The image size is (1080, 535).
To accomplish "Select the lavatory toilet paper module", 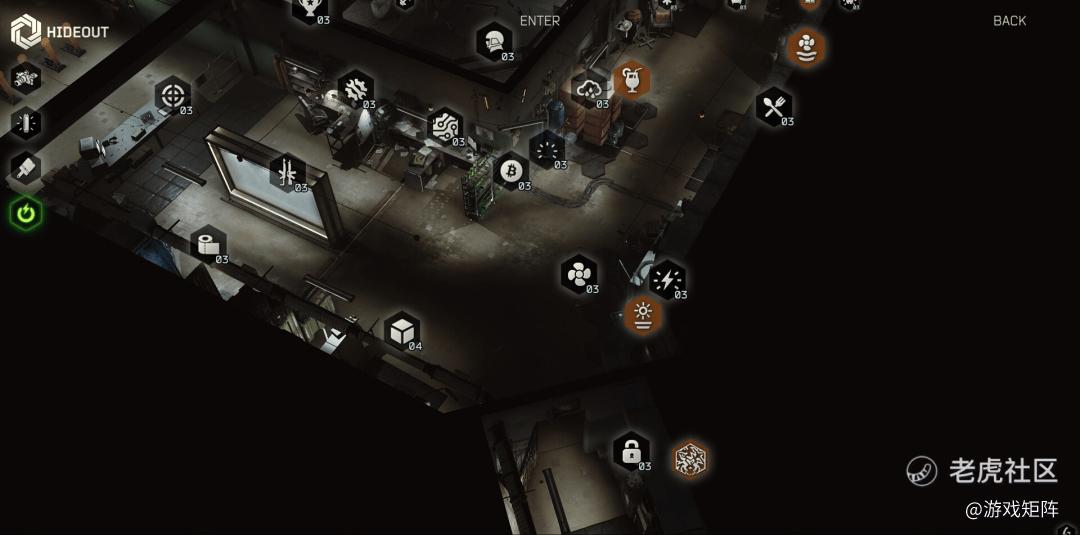I will click(x=208, y=245).
